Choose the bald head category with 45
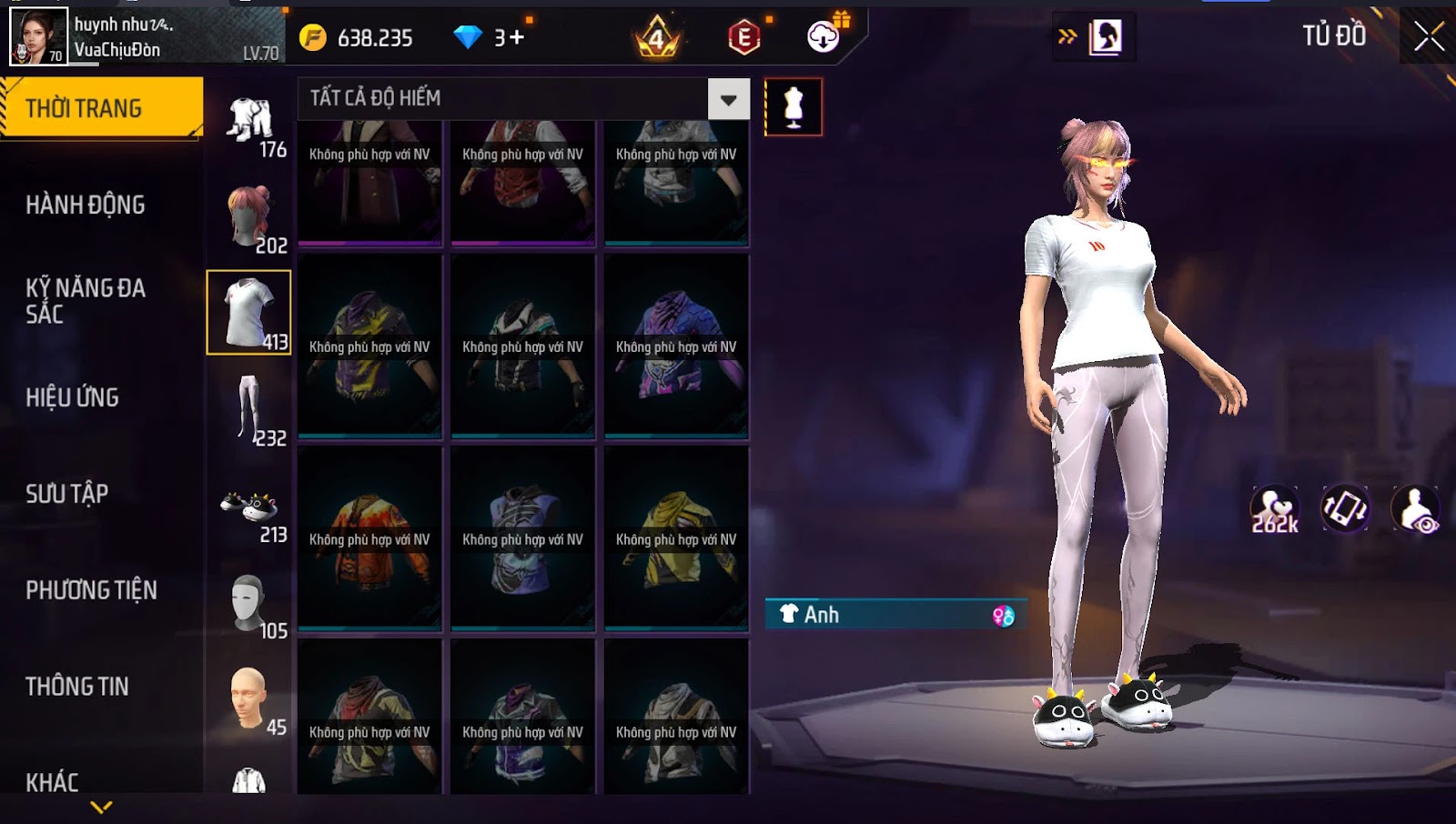The width and height of the screenshot is (1456, 824). pyautogui.click(x=250, y=700)
